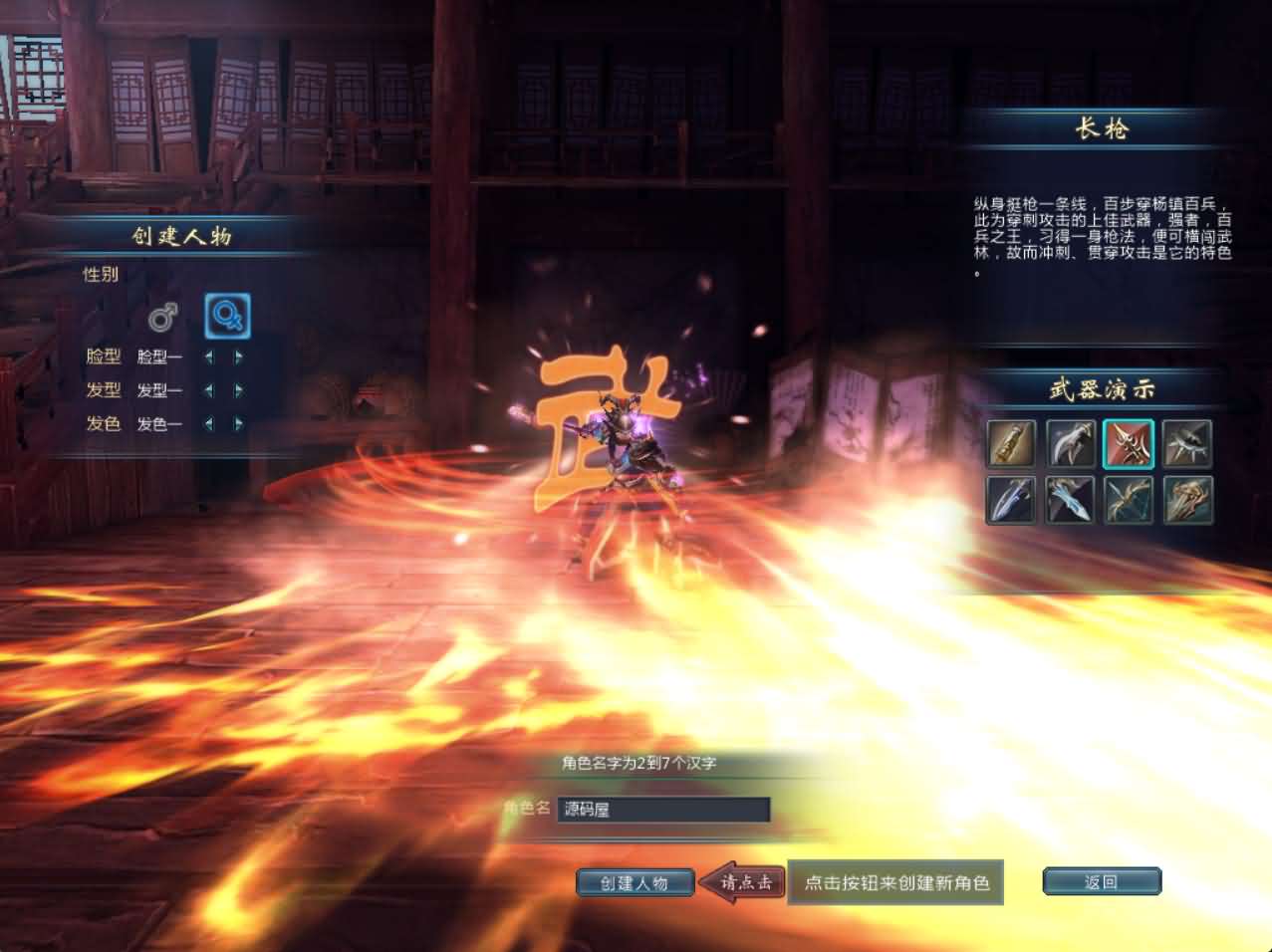This screenshot has width=1272, height=952.
Task: Select previous 发色 hair color
Action: [209, 424]
